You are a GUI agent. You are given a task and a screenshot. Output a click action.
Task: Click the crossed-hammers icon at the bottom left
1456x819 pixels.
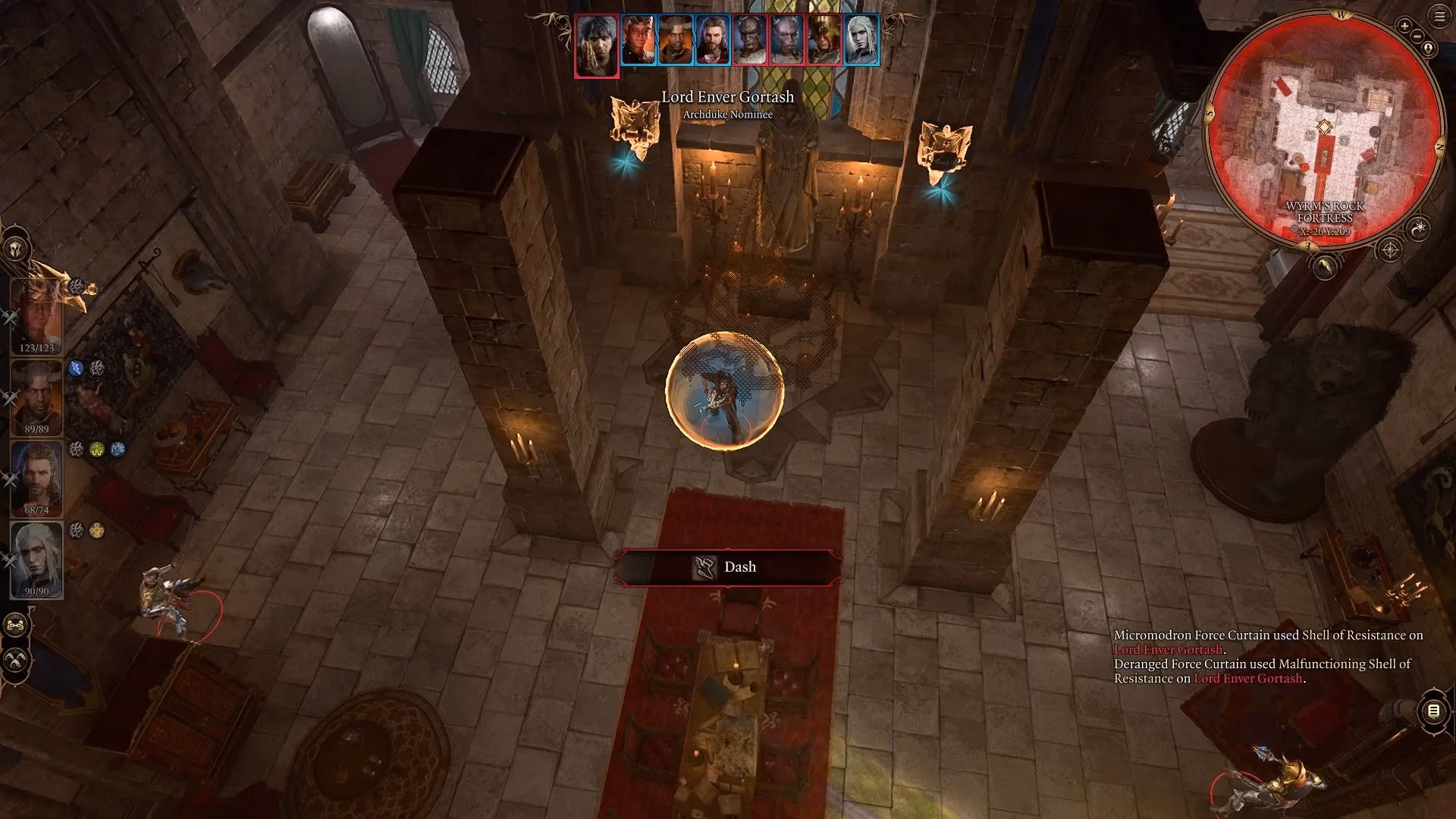15,659
